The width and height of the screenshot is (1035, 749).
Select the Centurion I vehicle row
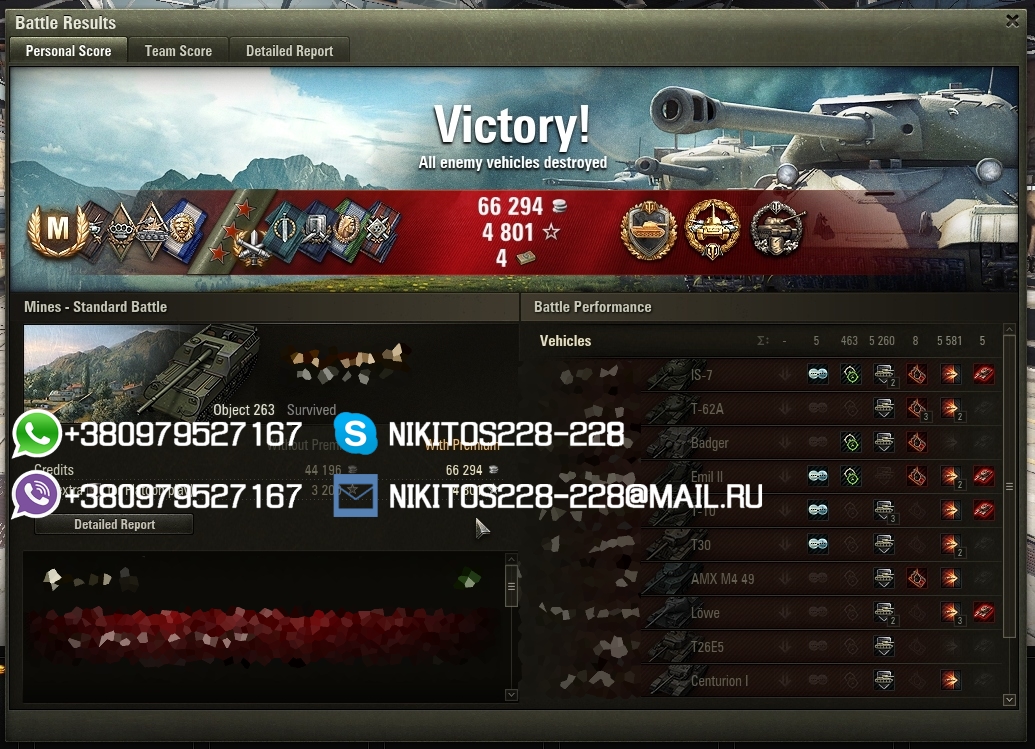pyautogui.click(x=718, y=681)
